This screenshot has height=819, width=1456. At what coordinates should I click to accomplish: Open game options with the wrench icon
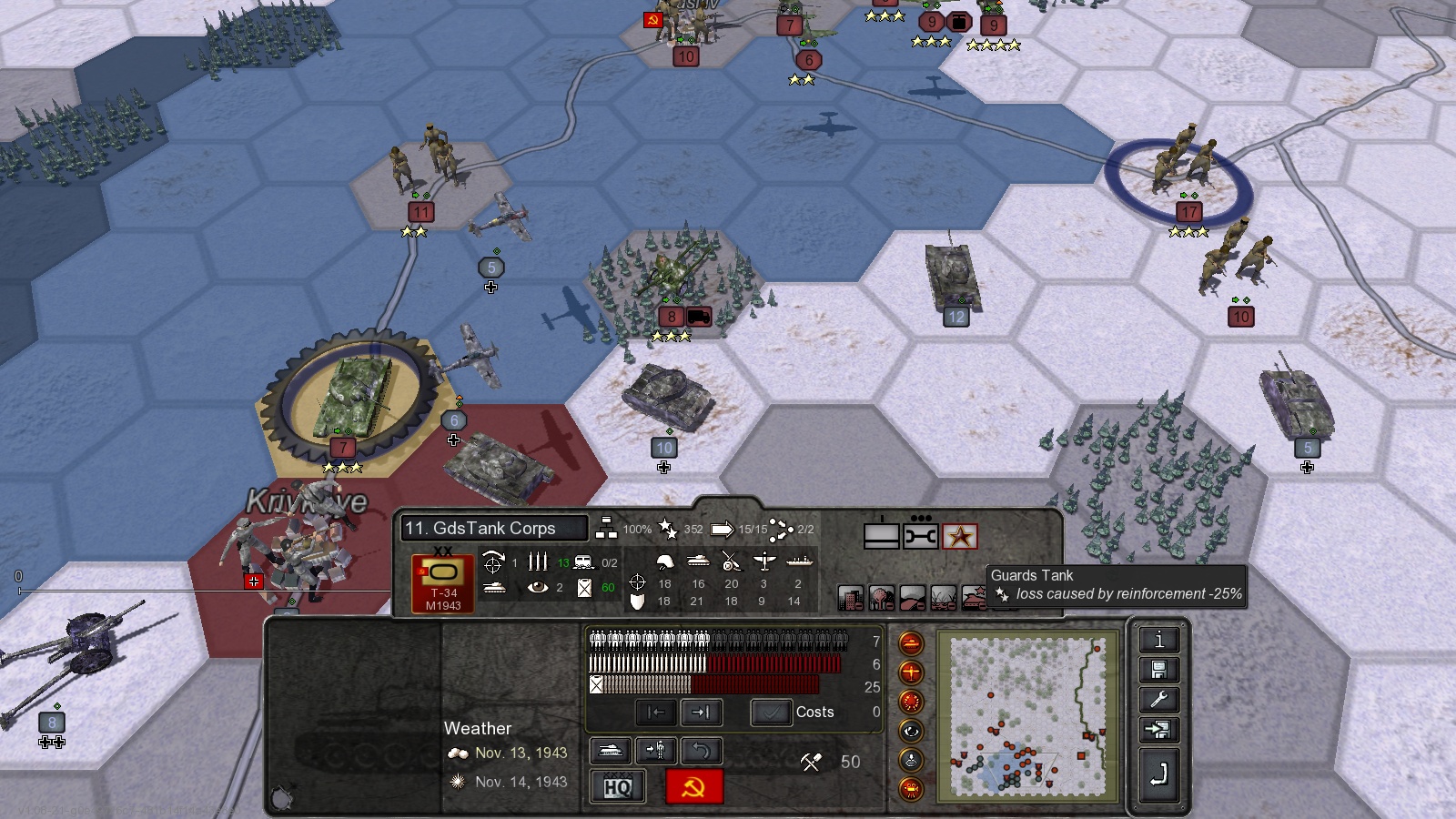click(1159, 698)
